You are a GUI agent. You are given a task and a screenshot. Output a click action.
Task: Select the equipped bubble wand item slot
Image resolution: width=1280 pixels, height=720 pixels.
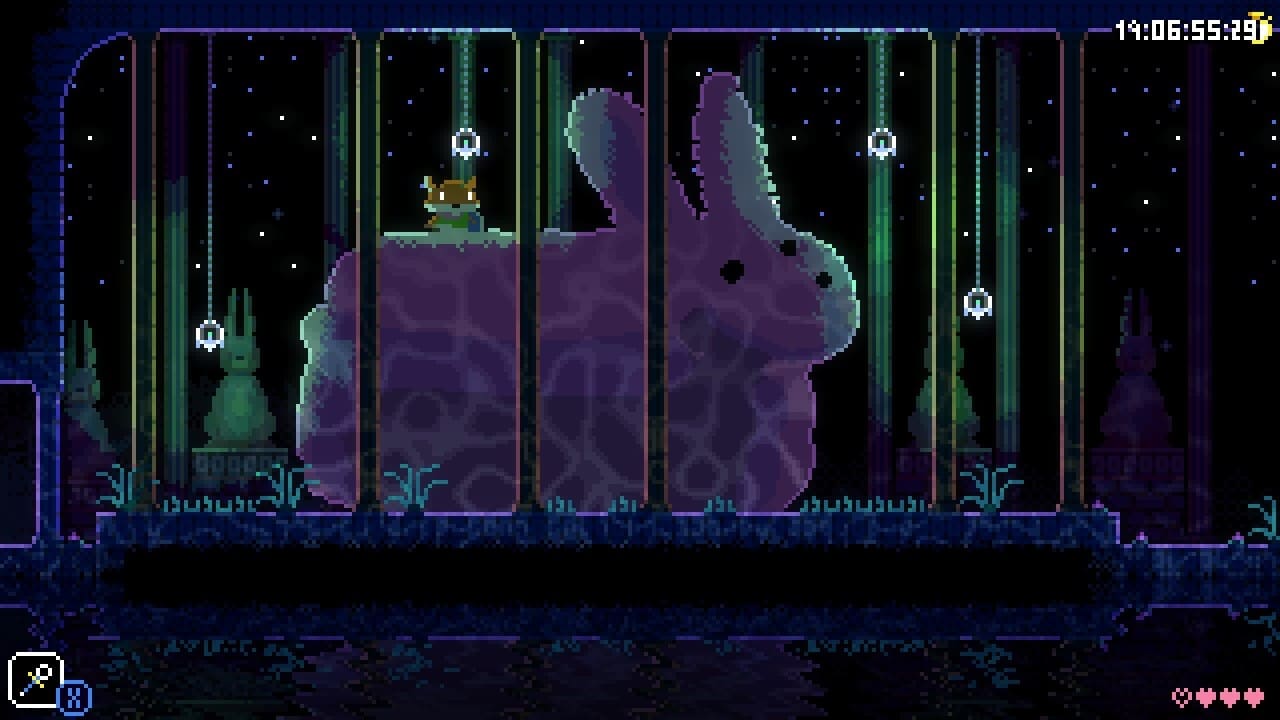pos(36,680)
